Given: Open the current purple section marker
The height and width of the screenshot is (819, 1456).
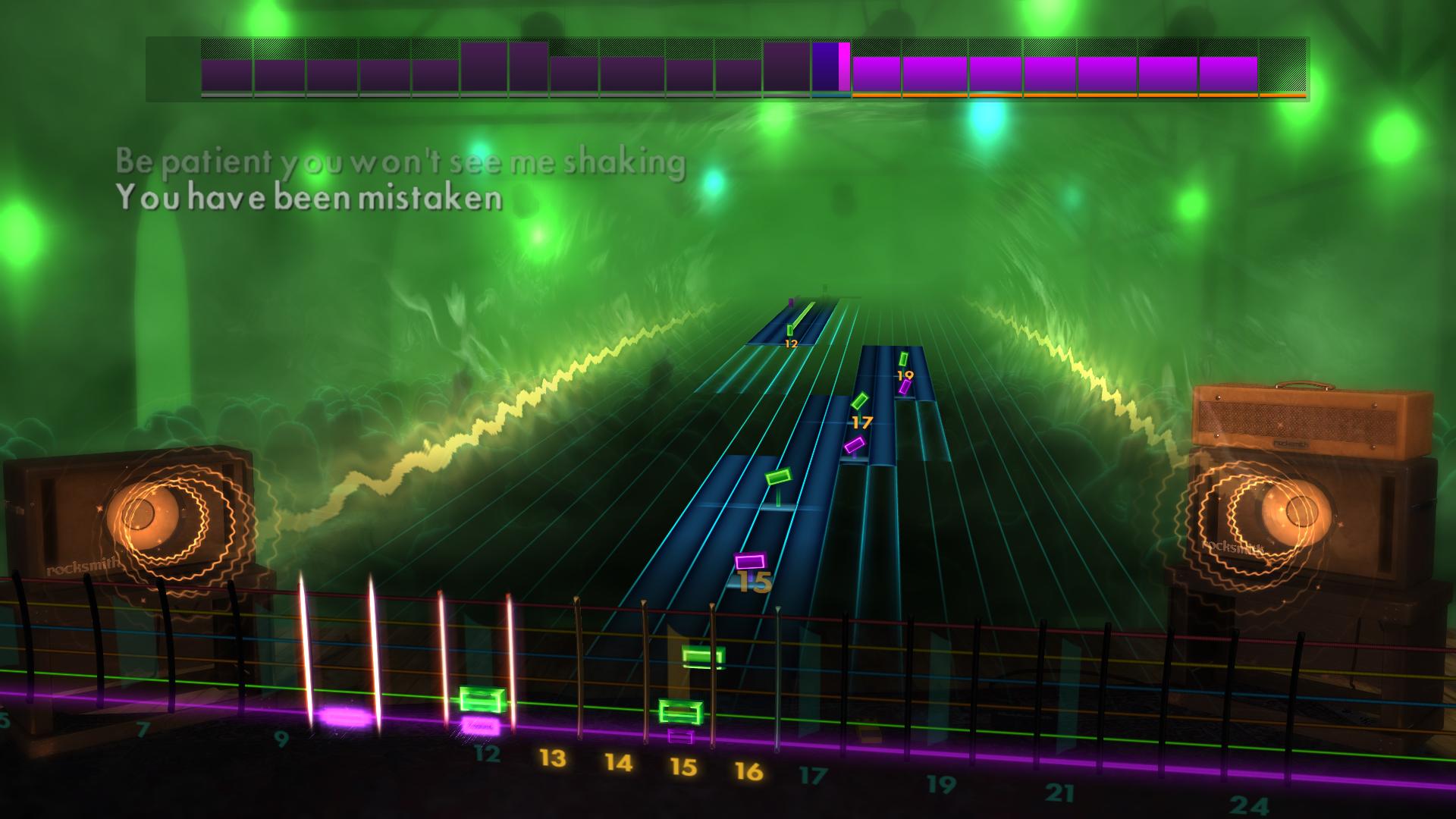Looking at the screenshot, I should (x=827, y=68).
